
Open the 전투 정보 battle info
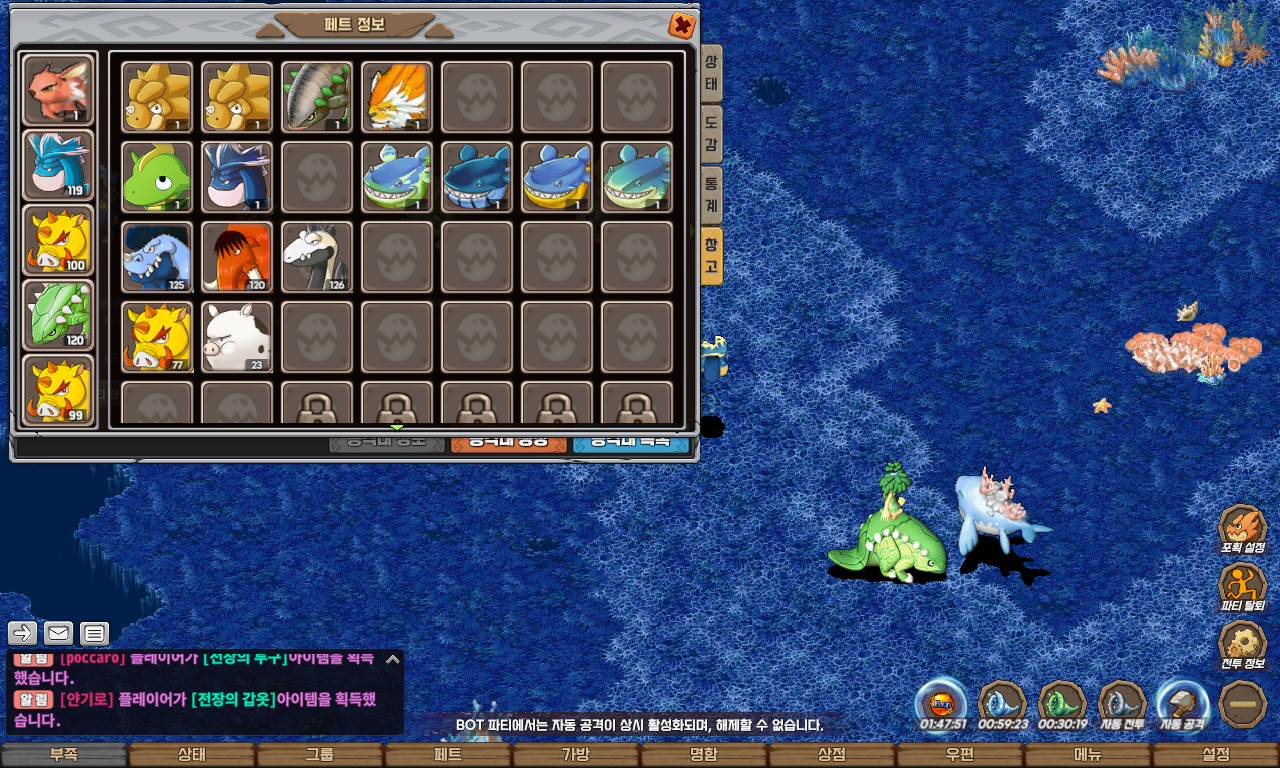click(1242, 645)
